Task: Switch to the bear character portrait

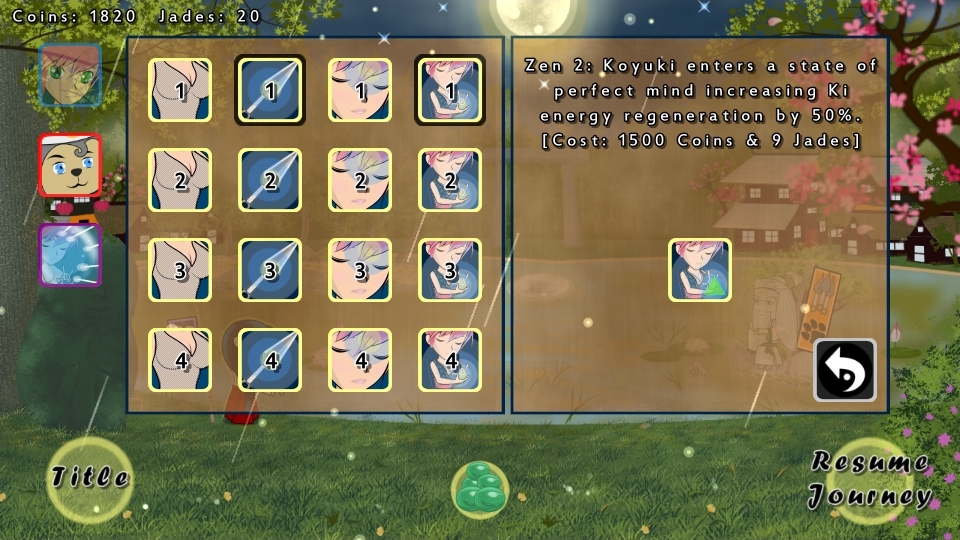Action: point(70,166)
